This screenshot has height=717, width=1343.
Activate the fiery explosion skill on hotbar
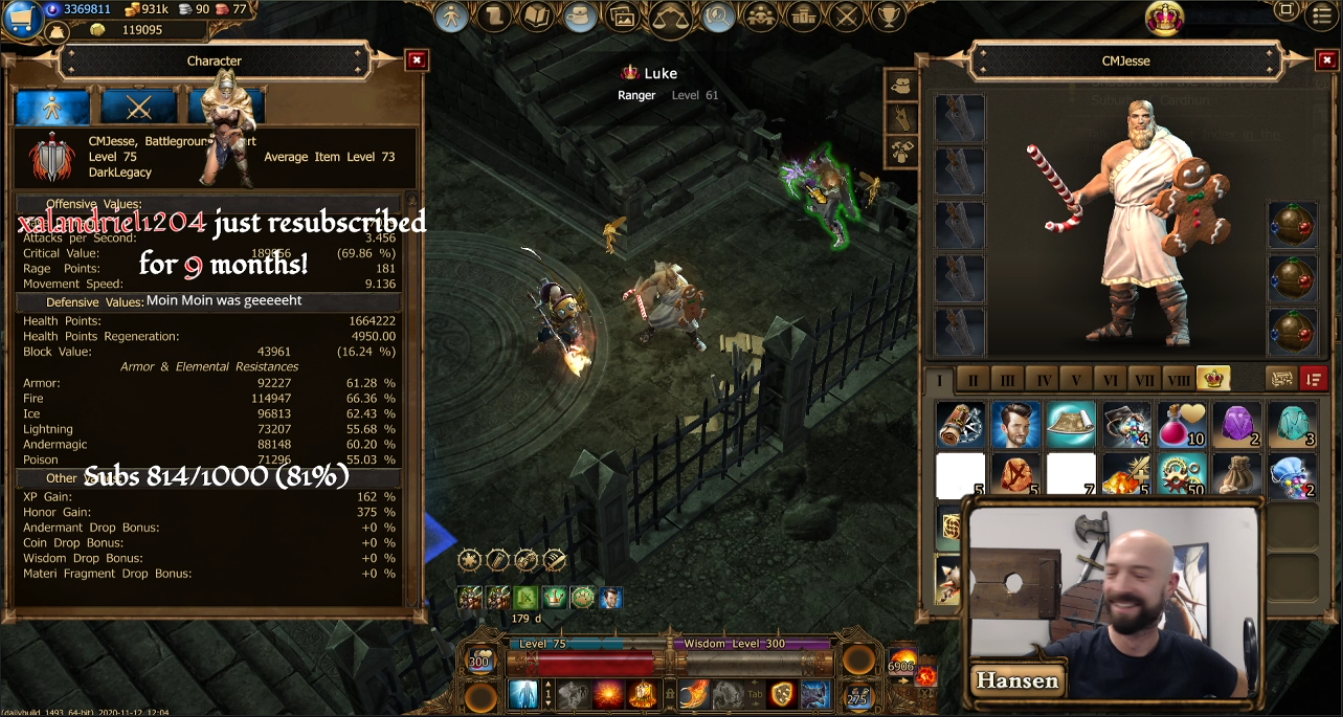[x=609, y=693]
